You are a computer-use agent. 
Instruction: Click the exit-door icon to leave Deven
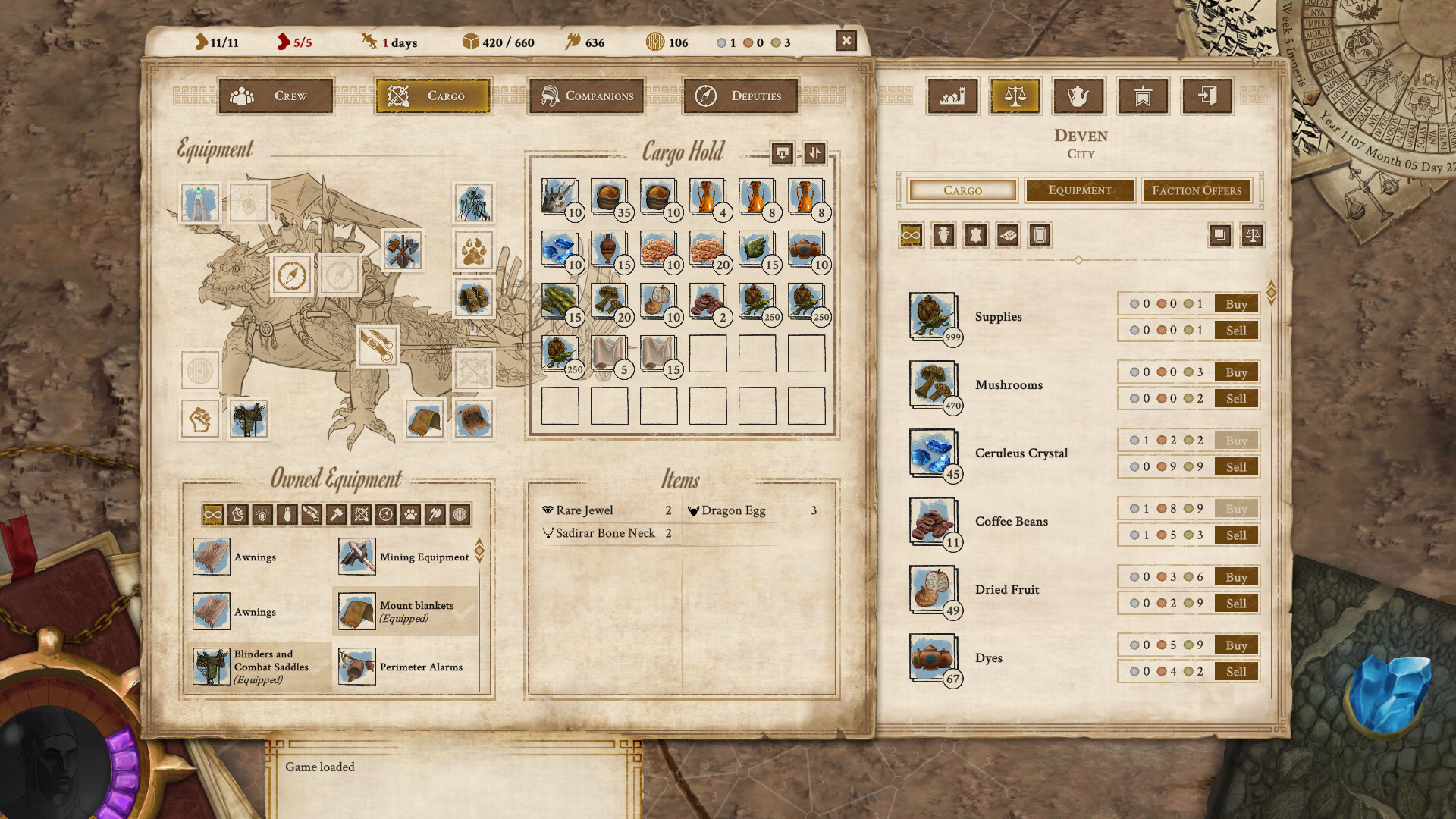tap(1205, 96)
